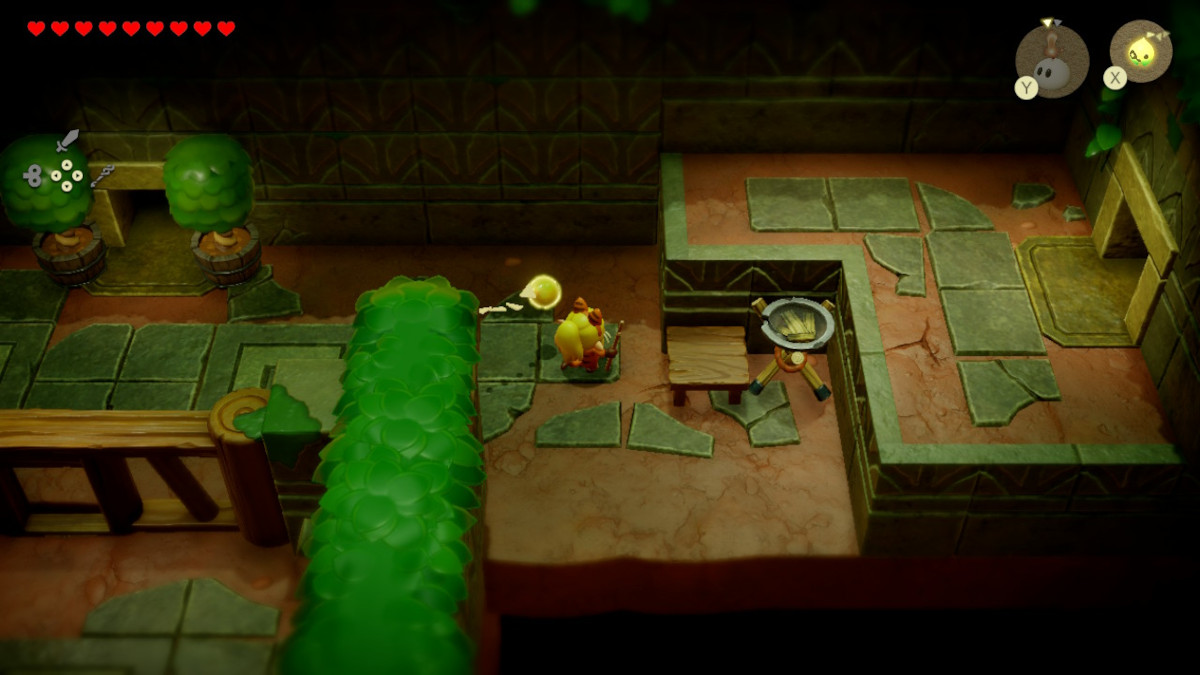Viewport: 1200px width, 675px height.
Task: Select the rod icon in the quick menu
Action: click(x=102, y=176)
